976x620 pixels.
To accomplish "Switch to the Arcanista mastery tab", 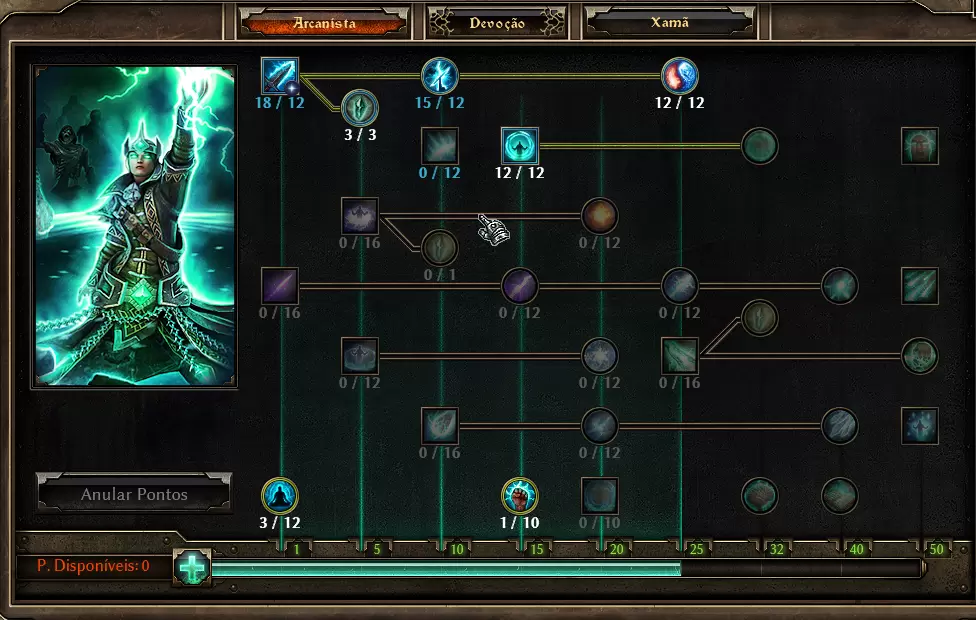I will point(324,23).
